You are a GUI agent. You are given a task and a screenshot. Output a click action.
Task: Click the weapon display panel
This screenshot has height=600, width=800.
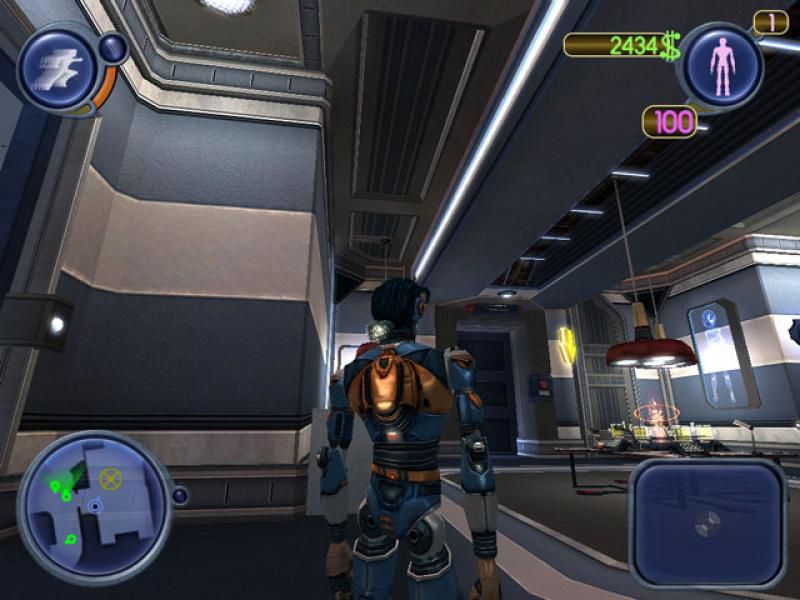(707, 522)
